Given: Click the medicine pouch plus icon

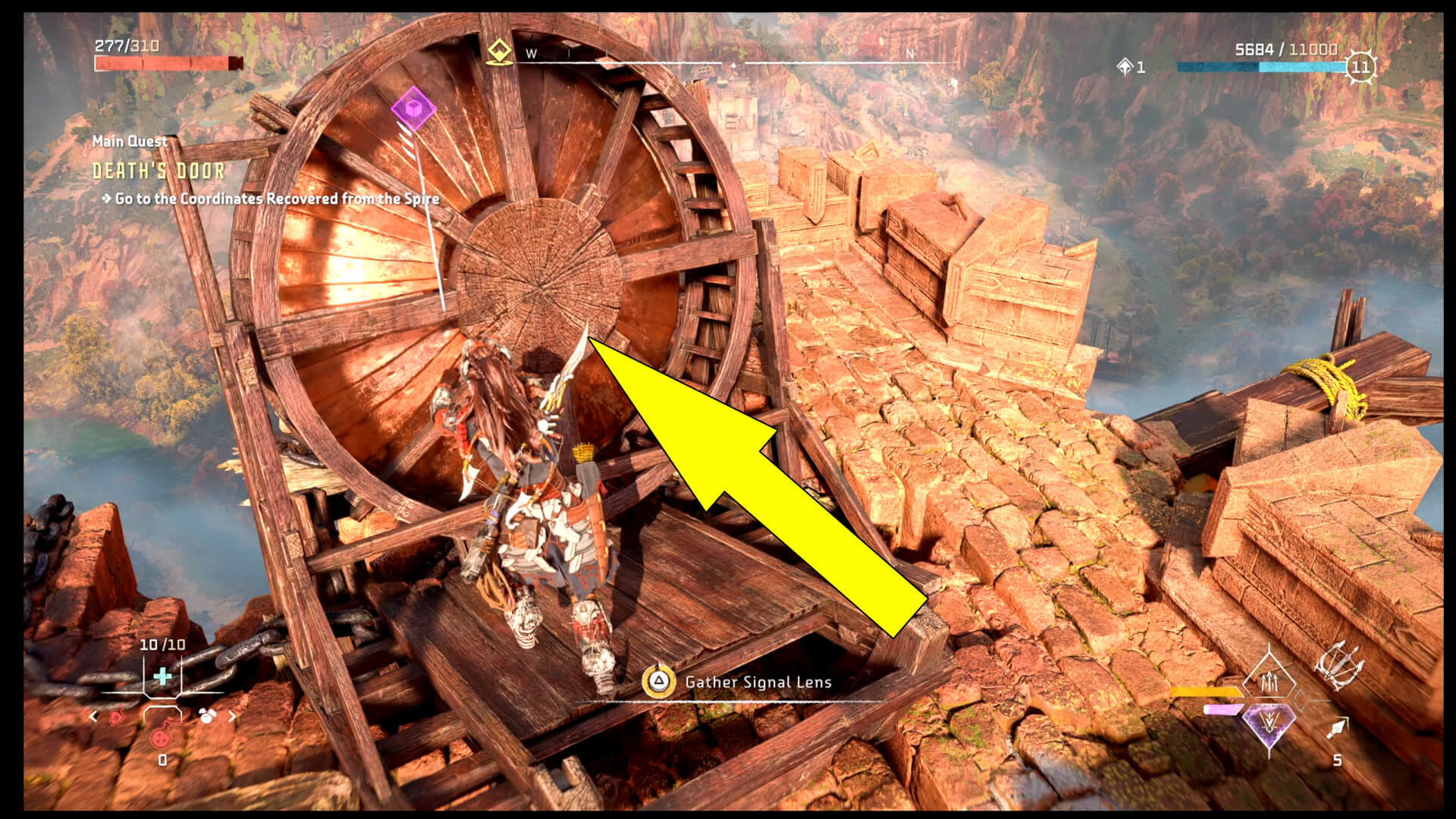Looking at the screenshot, I should tap(162, 676).
